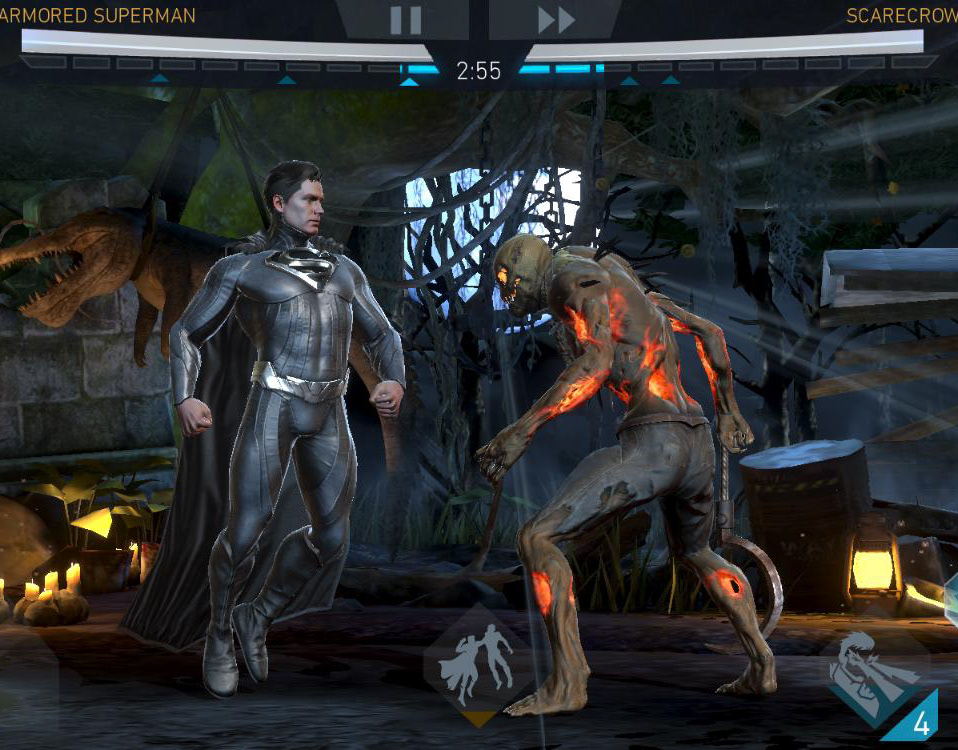
Task: Activate the two-fighter ability icon
Action: tap(480, 663)
